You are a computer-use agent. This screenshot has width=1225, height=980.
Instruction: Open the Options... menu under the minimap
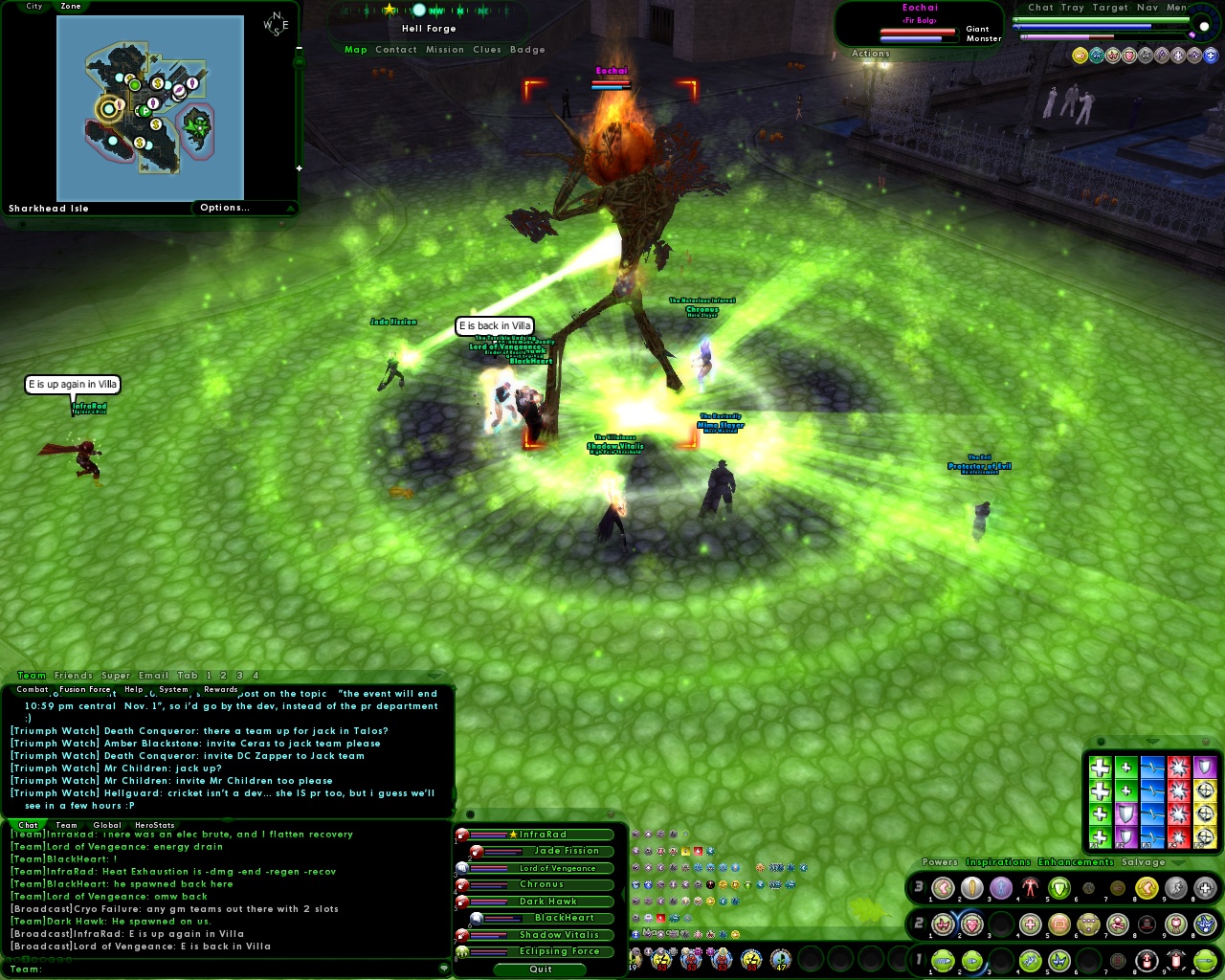[x=226, y=208]
